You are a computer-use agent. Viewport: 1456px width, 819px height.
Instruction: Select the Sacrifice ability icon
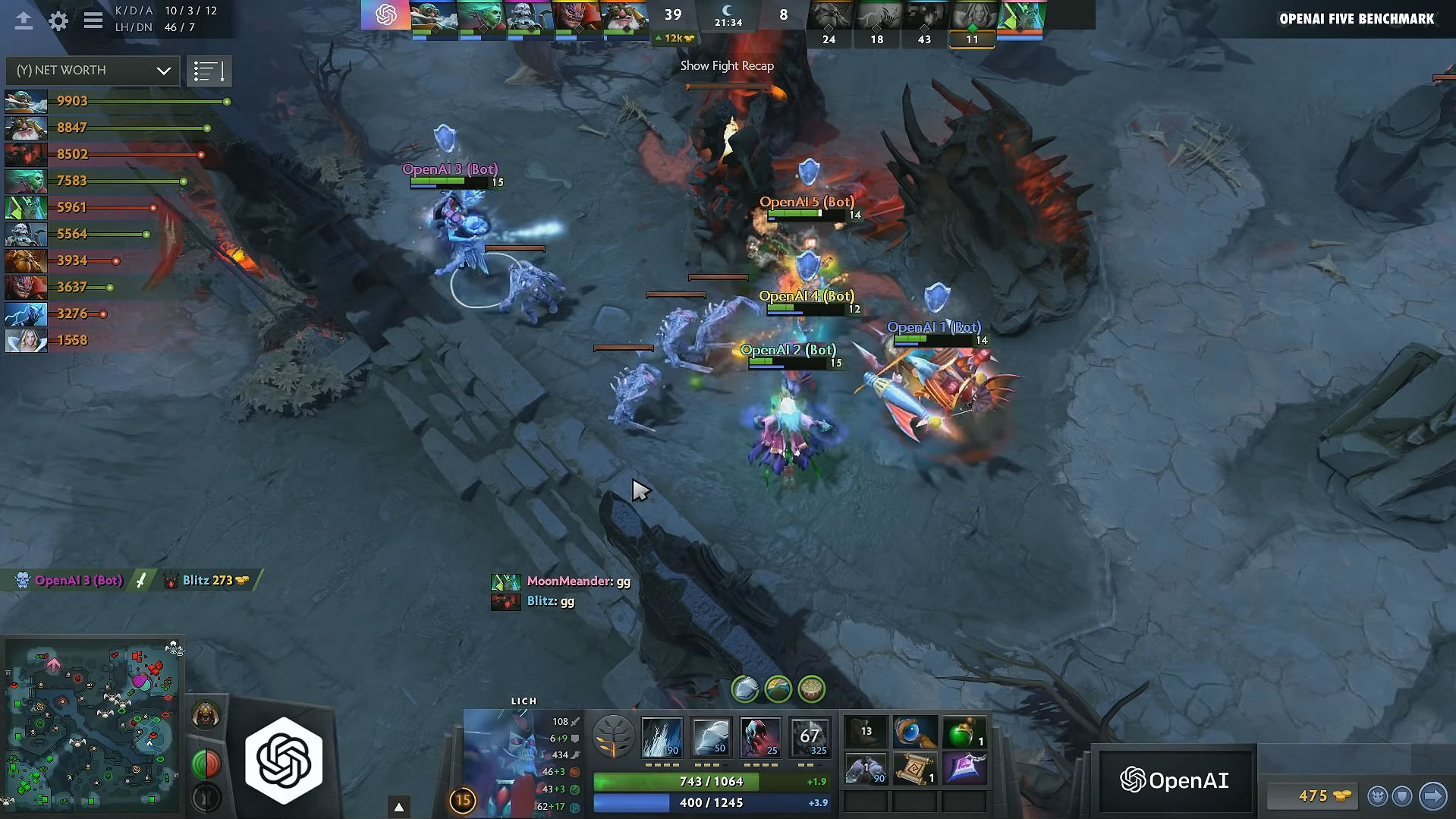coord(760,737)
